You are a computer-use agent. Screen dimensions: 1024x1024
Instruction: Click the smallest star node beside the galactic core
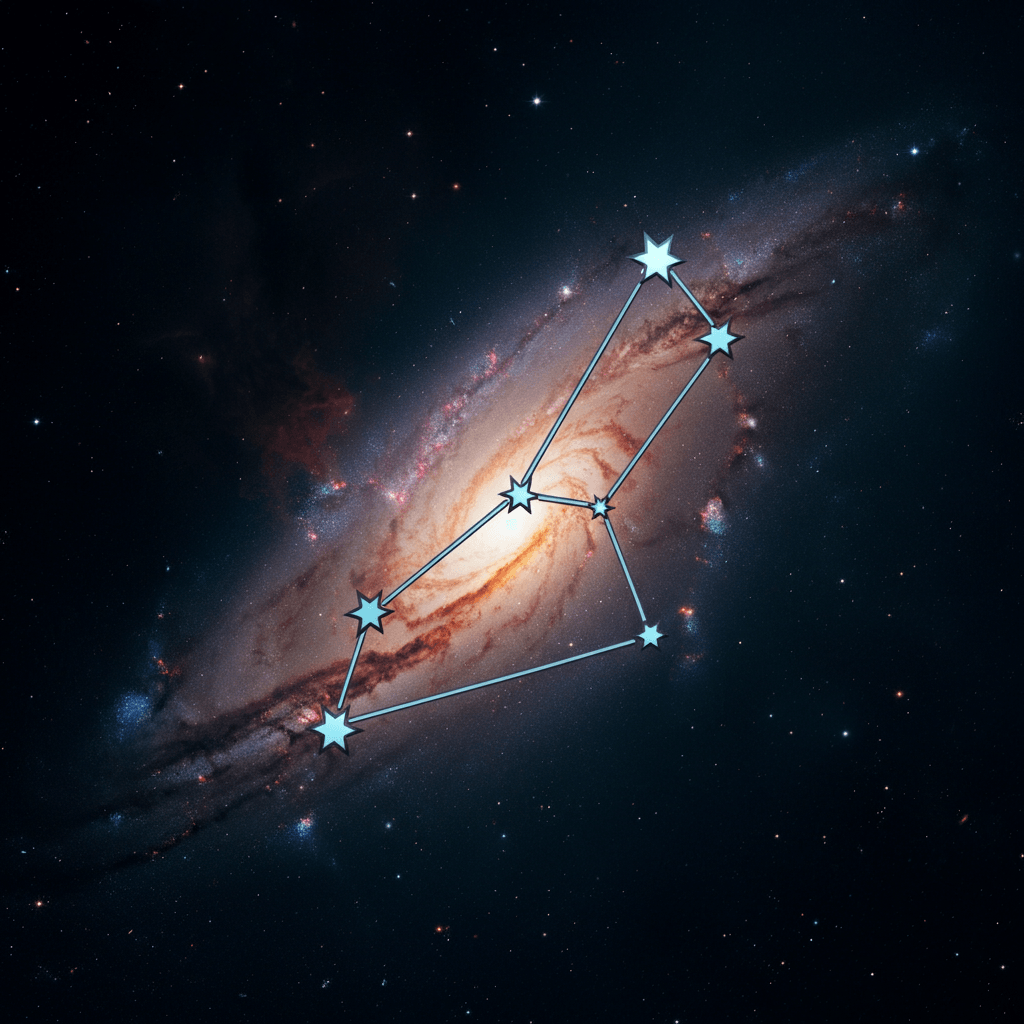pyautogui.click(x=600, y=507)
